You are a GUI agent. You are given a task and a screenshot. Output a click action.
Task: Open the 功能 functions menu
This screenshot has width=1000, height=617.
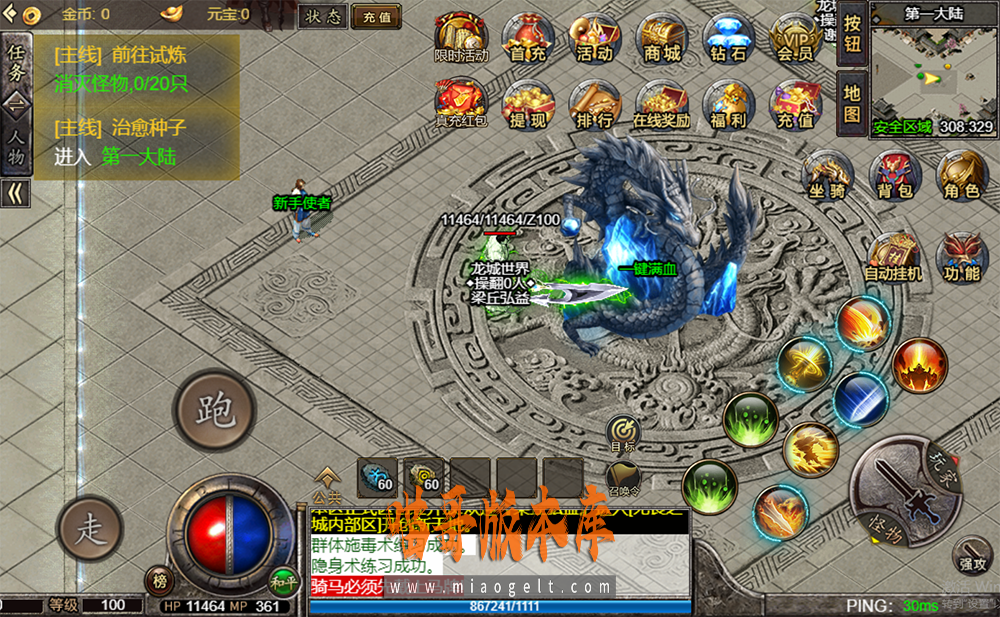pos(961,258)
